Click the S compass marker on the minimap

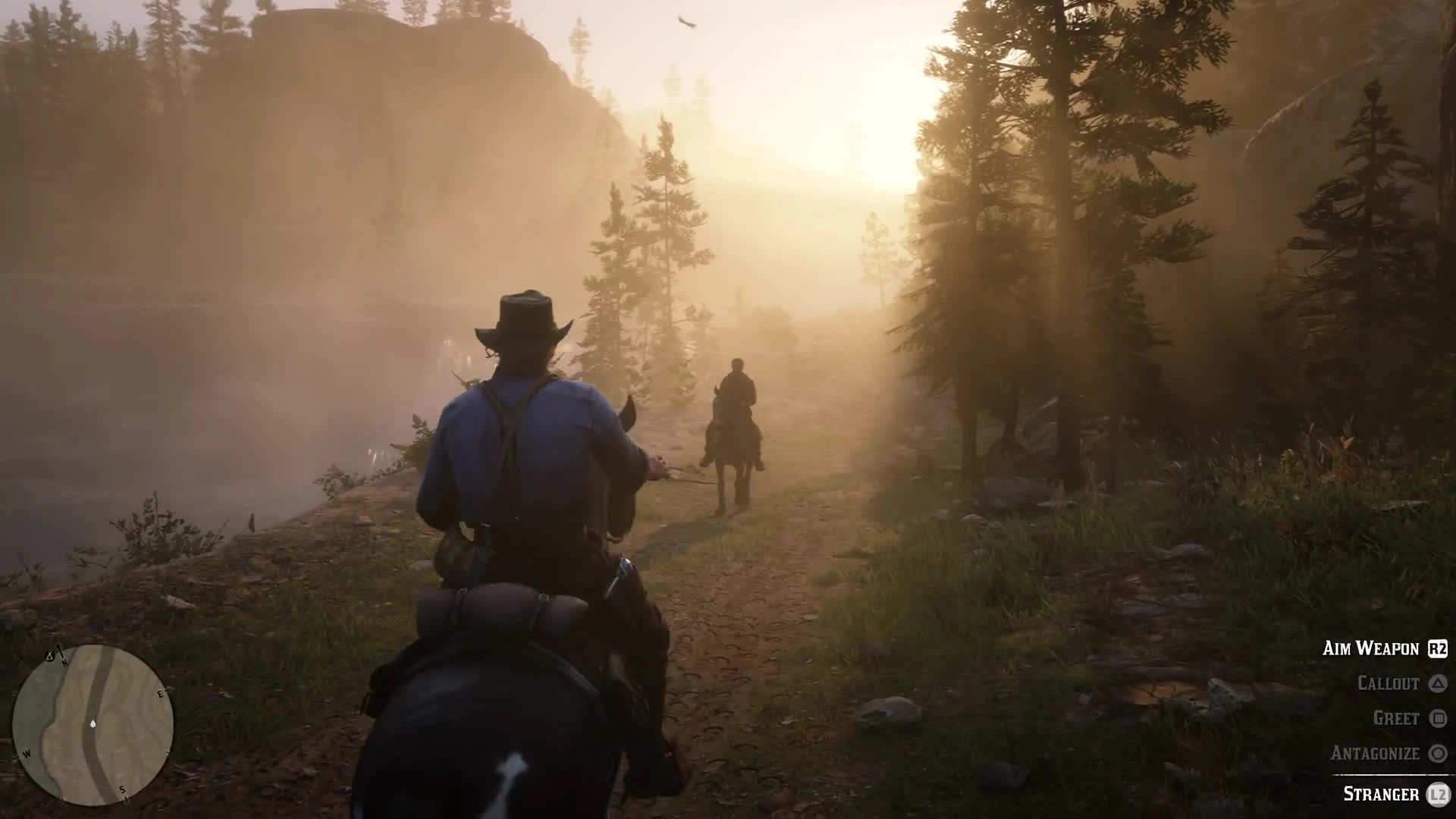pos(121,789)
